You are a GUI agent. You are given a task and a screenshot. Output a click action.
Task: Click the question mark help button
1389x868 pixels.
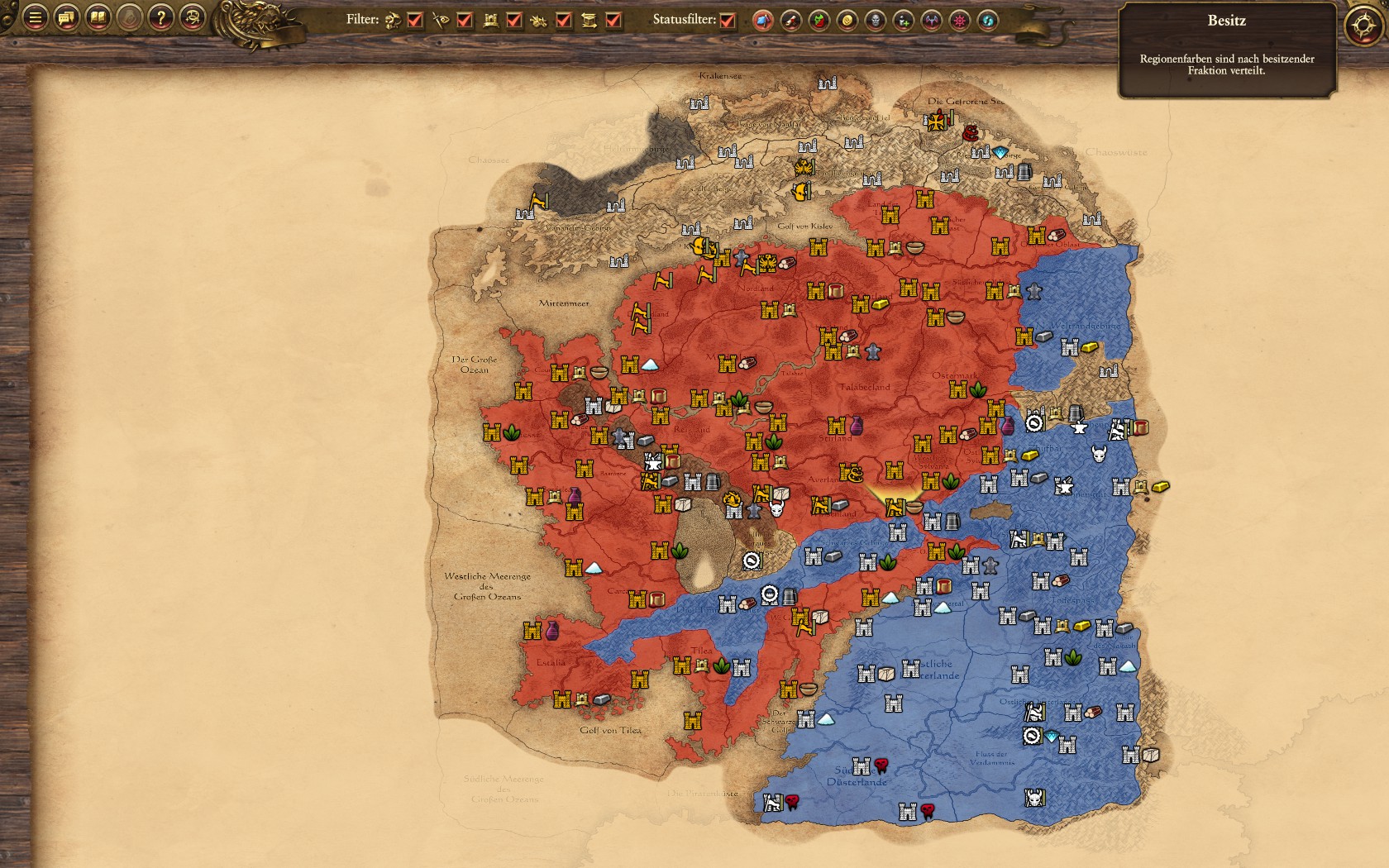click(x=161, y=17)
